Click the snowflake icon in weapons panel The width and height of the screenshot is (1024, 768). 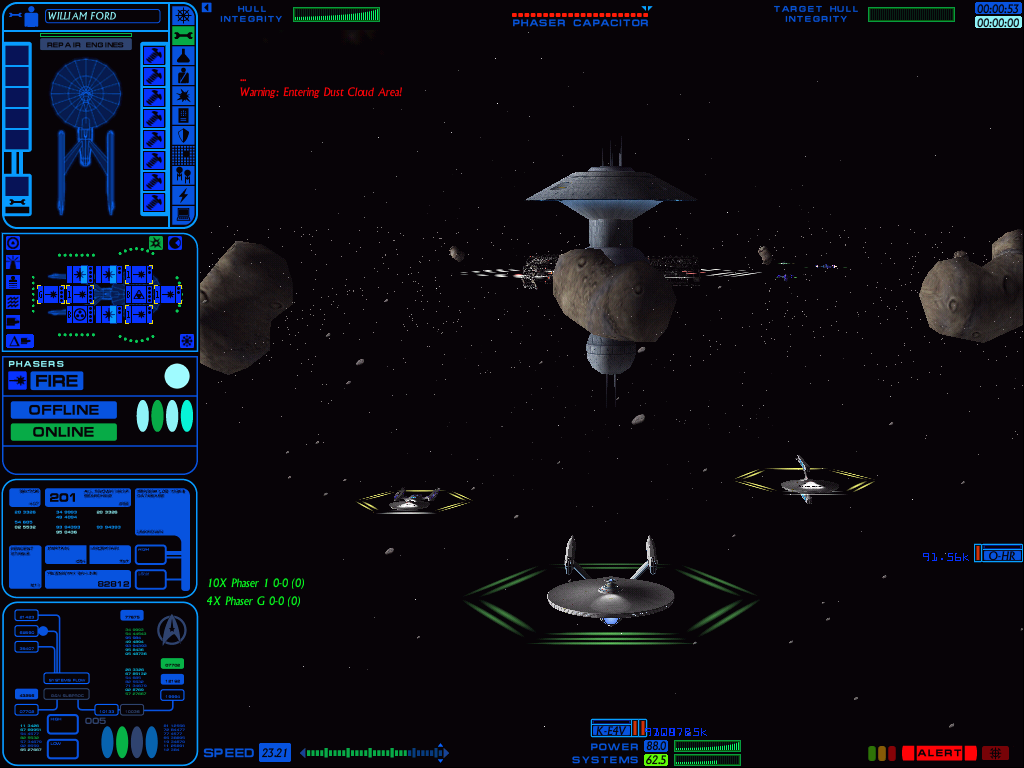click(186, 341)
